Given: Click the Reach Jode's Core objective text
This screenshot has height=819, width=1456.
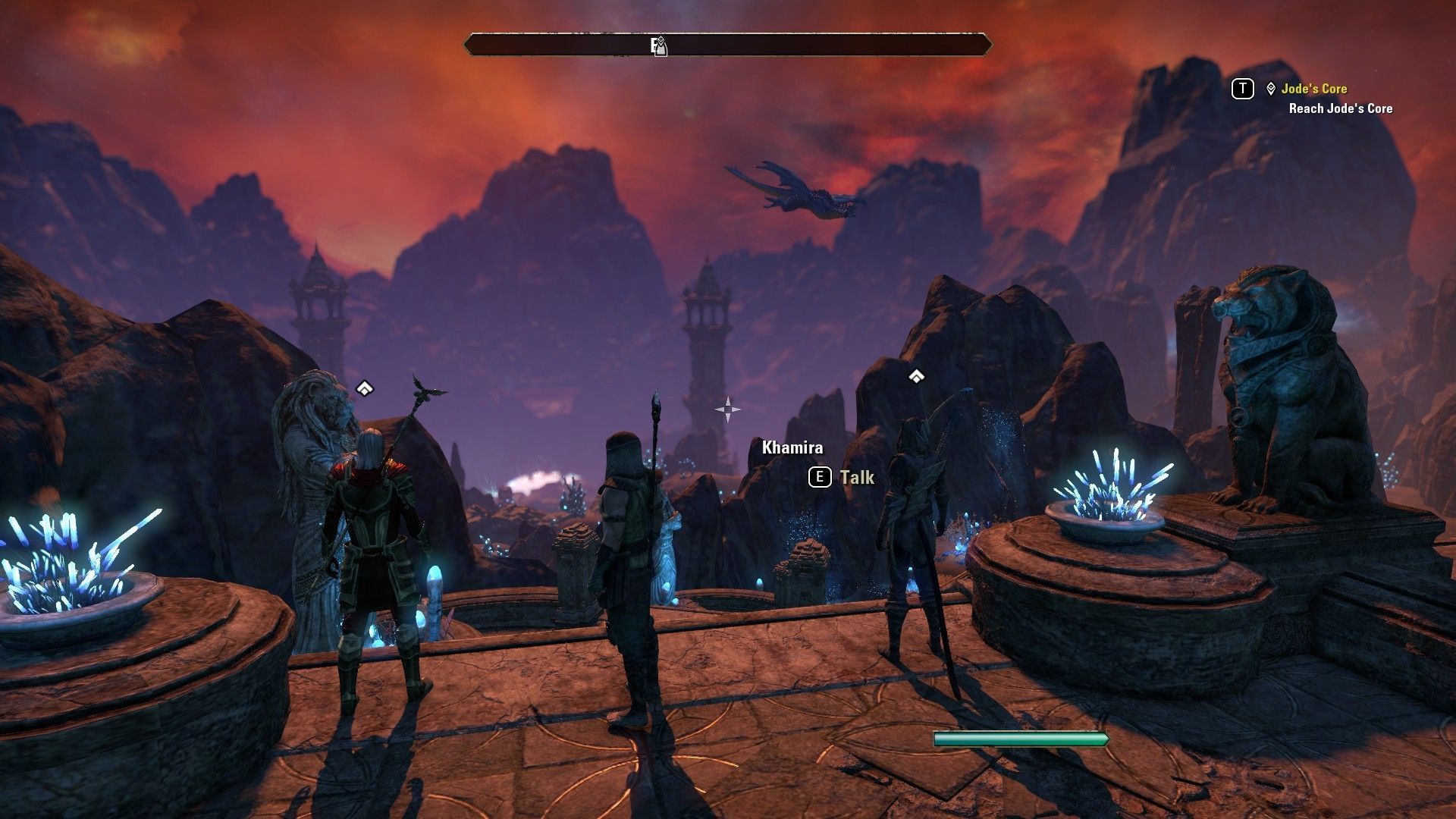Looking at the screenshot, I should [1340, 108].
